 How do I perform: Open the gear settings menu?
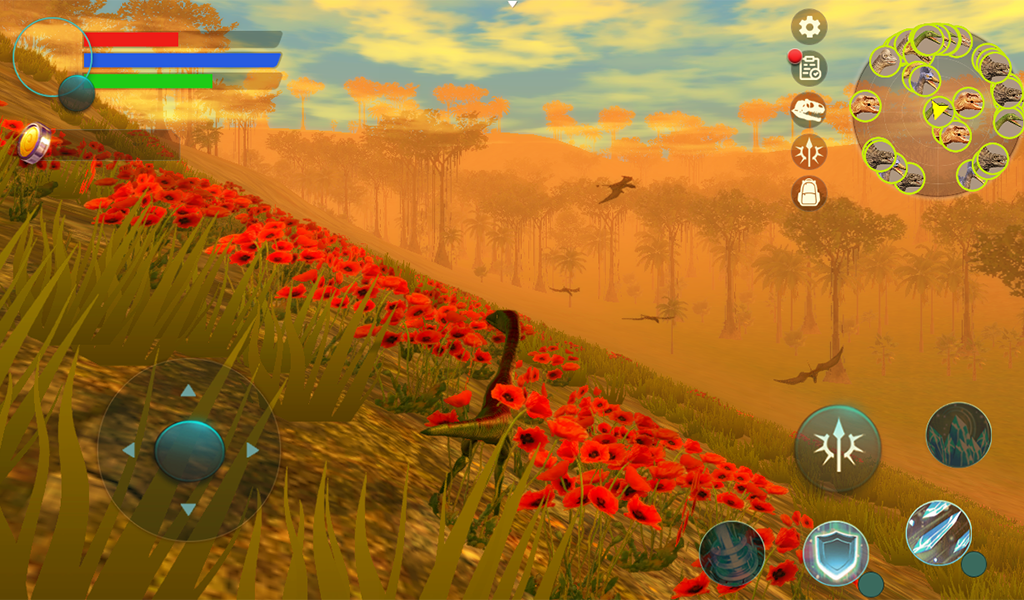809,26
